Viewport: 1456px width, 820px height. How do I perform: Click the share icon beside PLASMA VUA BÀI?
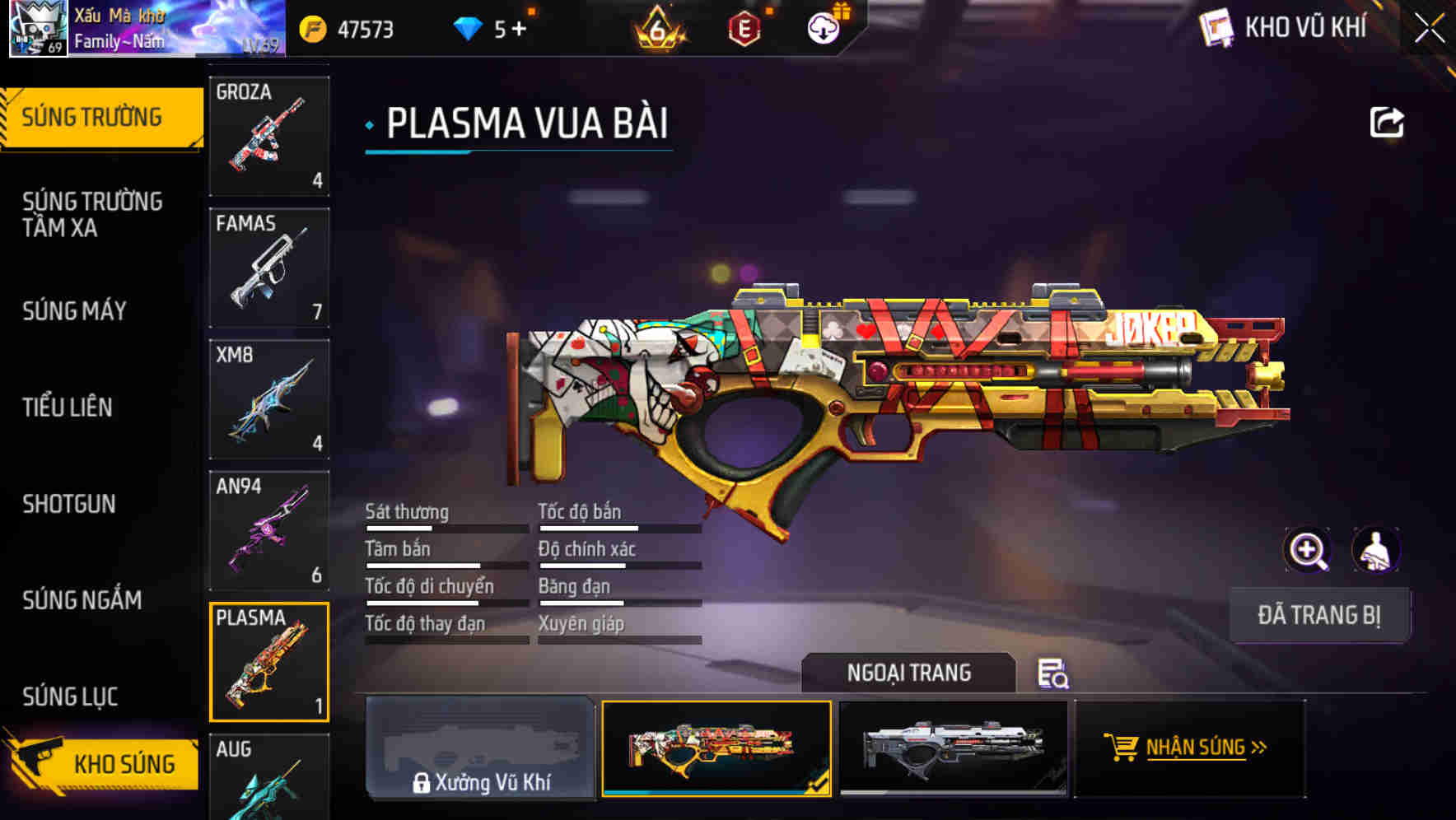tap(1388, 122)
